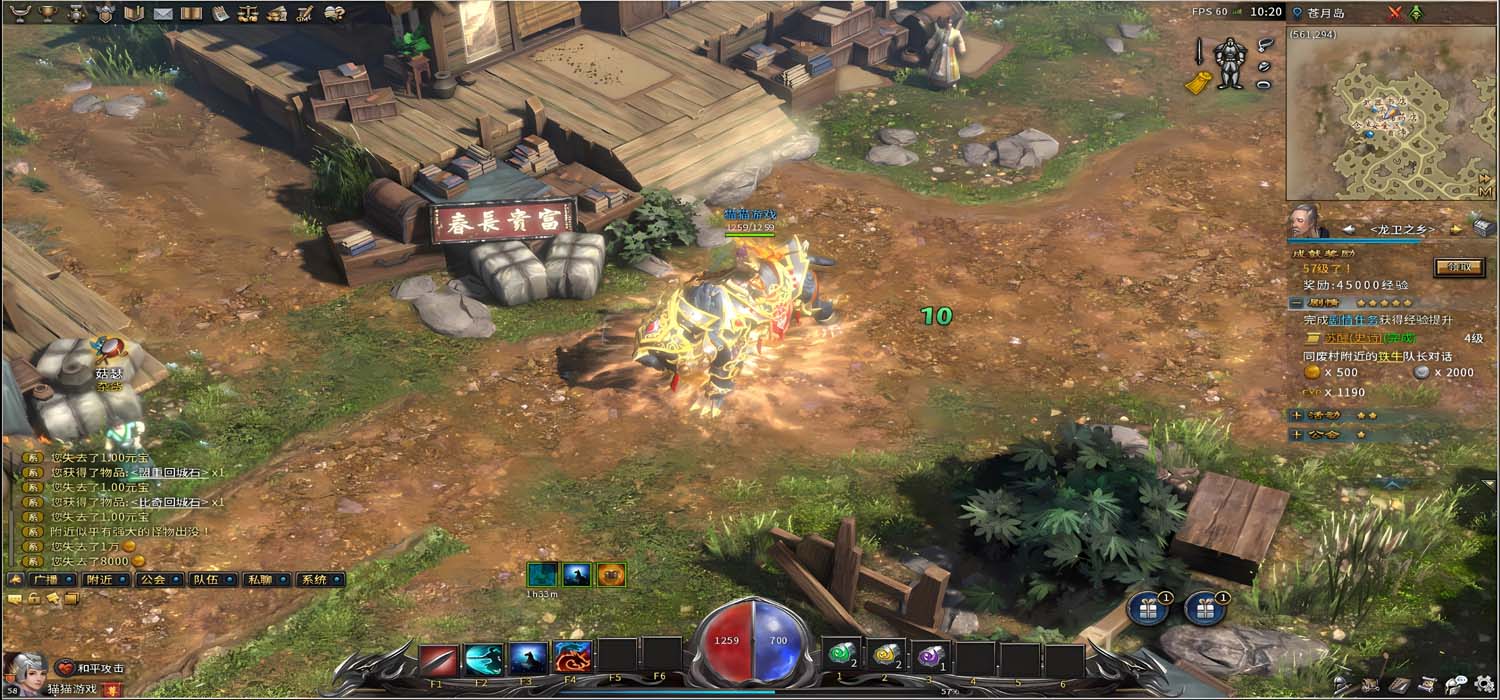Open the mail envelope icon

[162, 13]
